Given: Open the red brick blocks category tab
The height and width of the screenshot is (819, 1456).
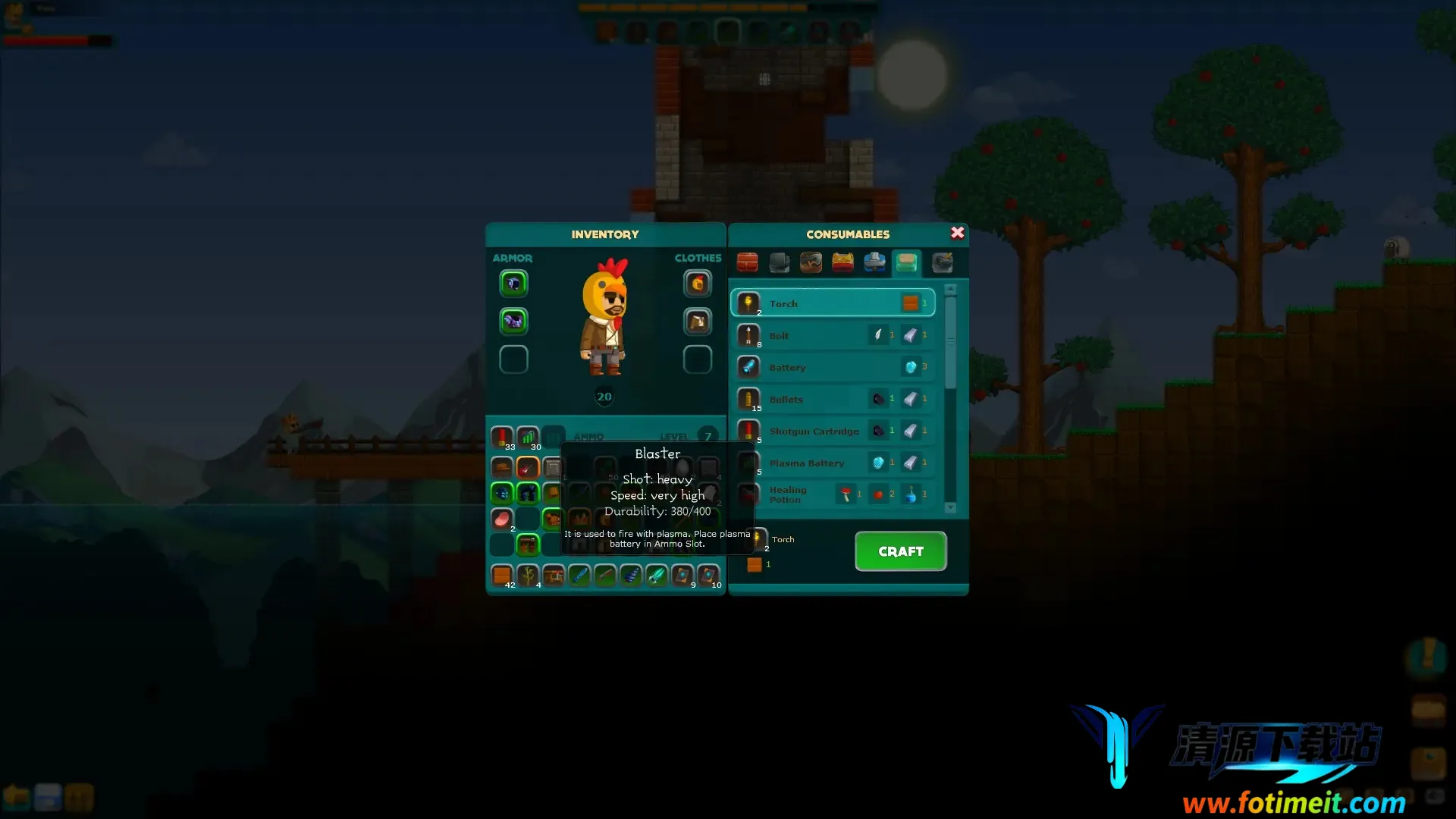Looking at the screenshot, I should coord(747,262).
